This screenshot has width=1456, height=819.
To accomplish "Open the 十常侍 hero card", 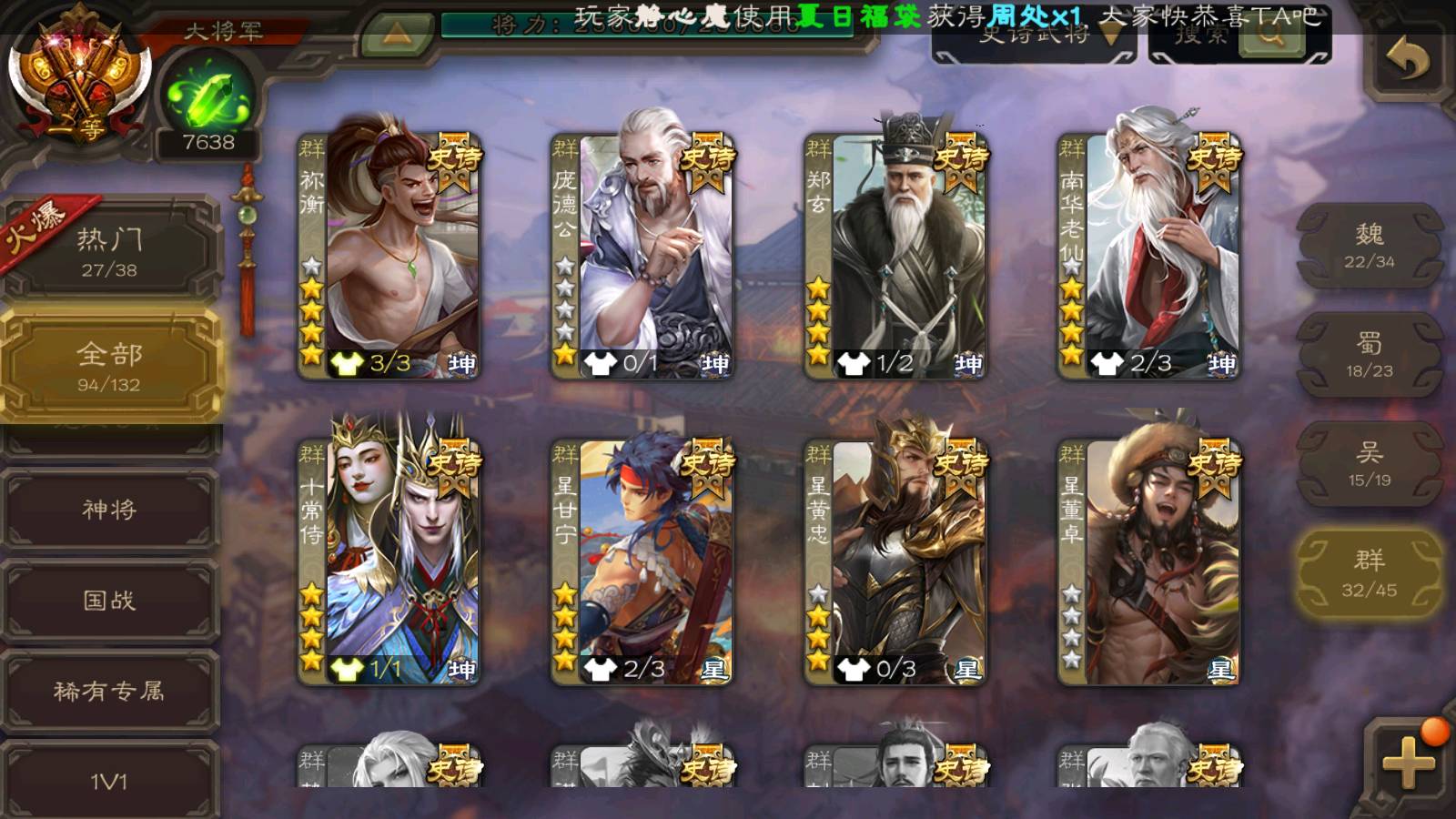I will (389, 561).
